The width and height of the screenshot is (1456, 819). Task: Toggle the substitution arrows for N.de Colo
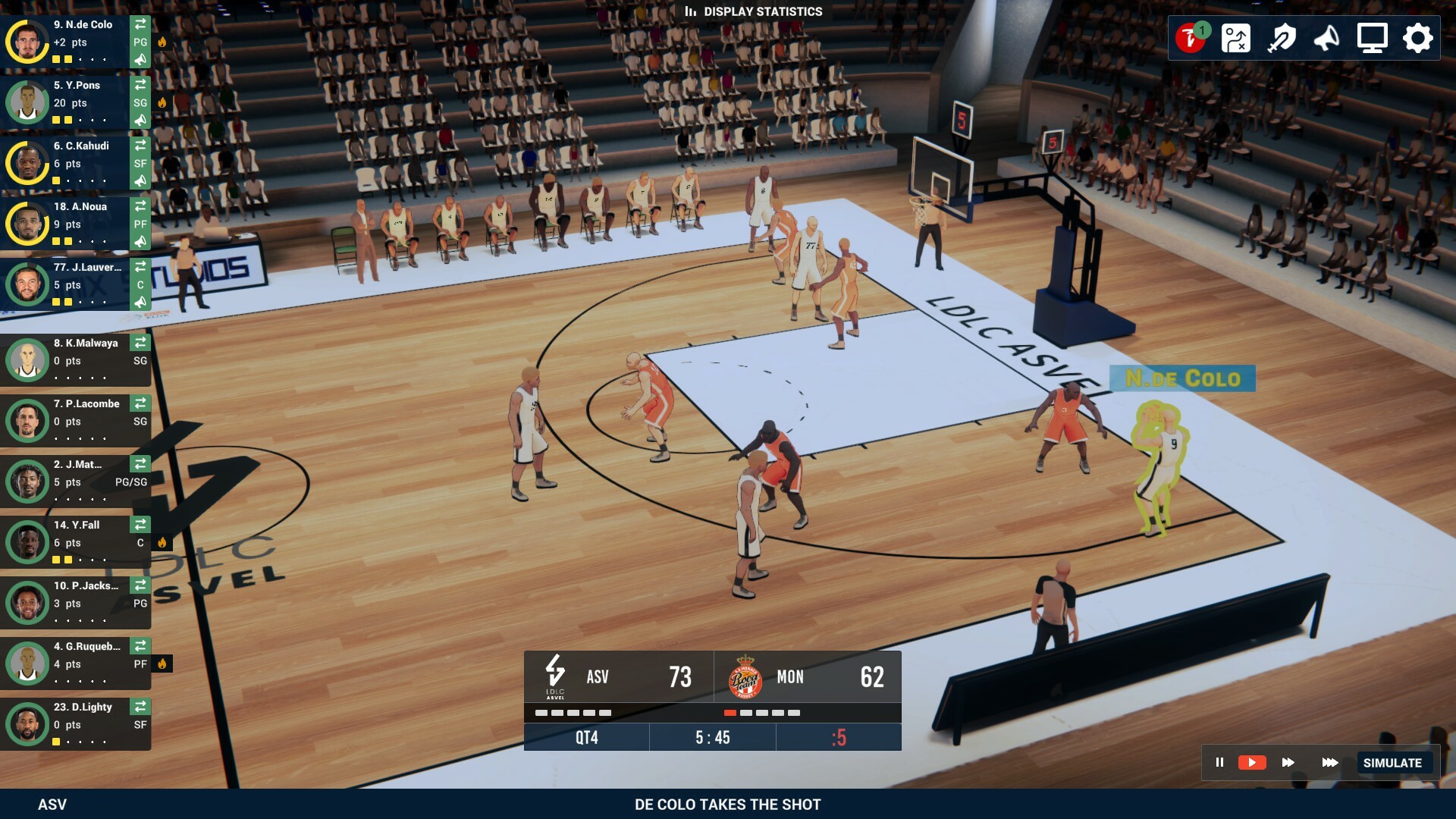[140, 24]
